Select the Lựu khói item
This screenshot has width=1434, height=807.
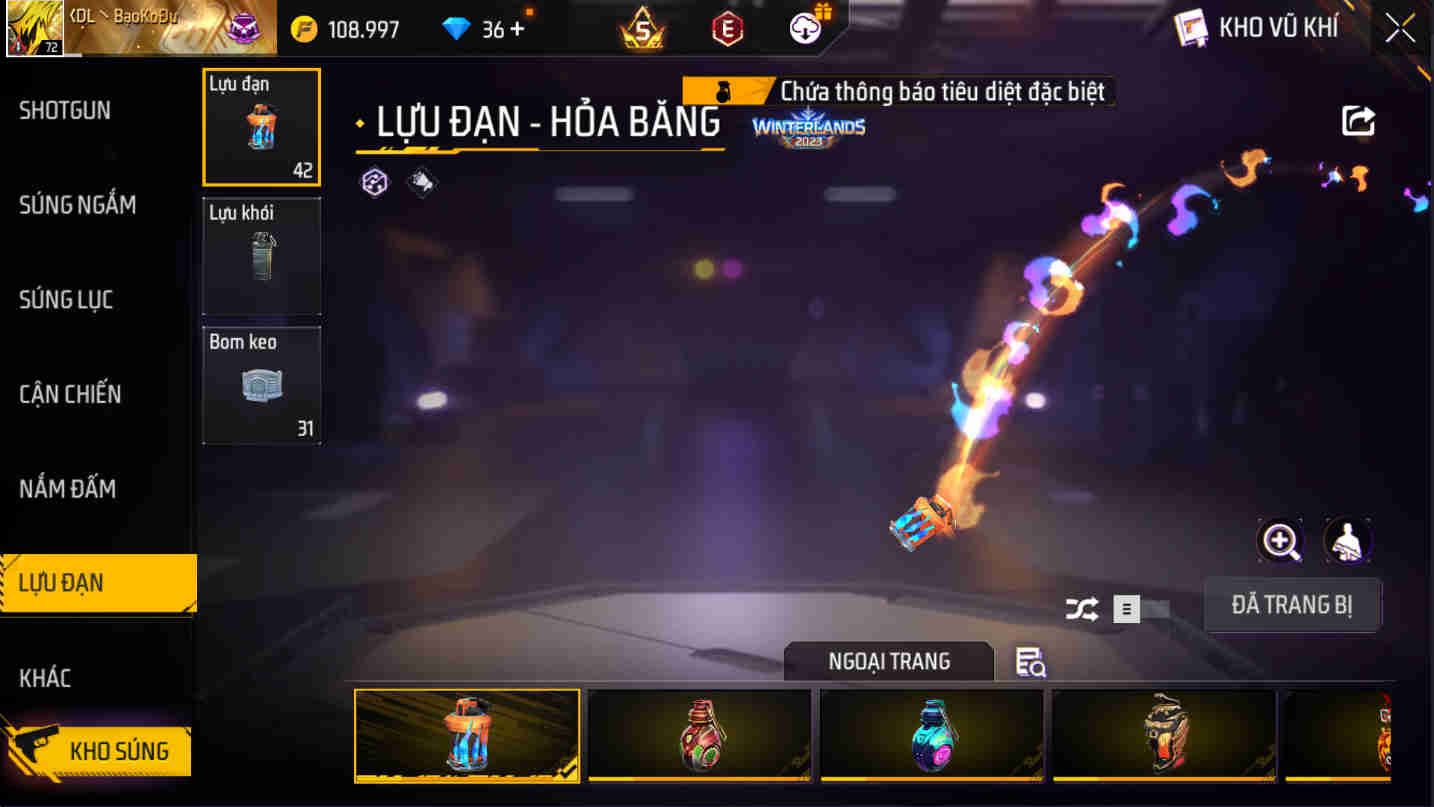click(261, 256)
